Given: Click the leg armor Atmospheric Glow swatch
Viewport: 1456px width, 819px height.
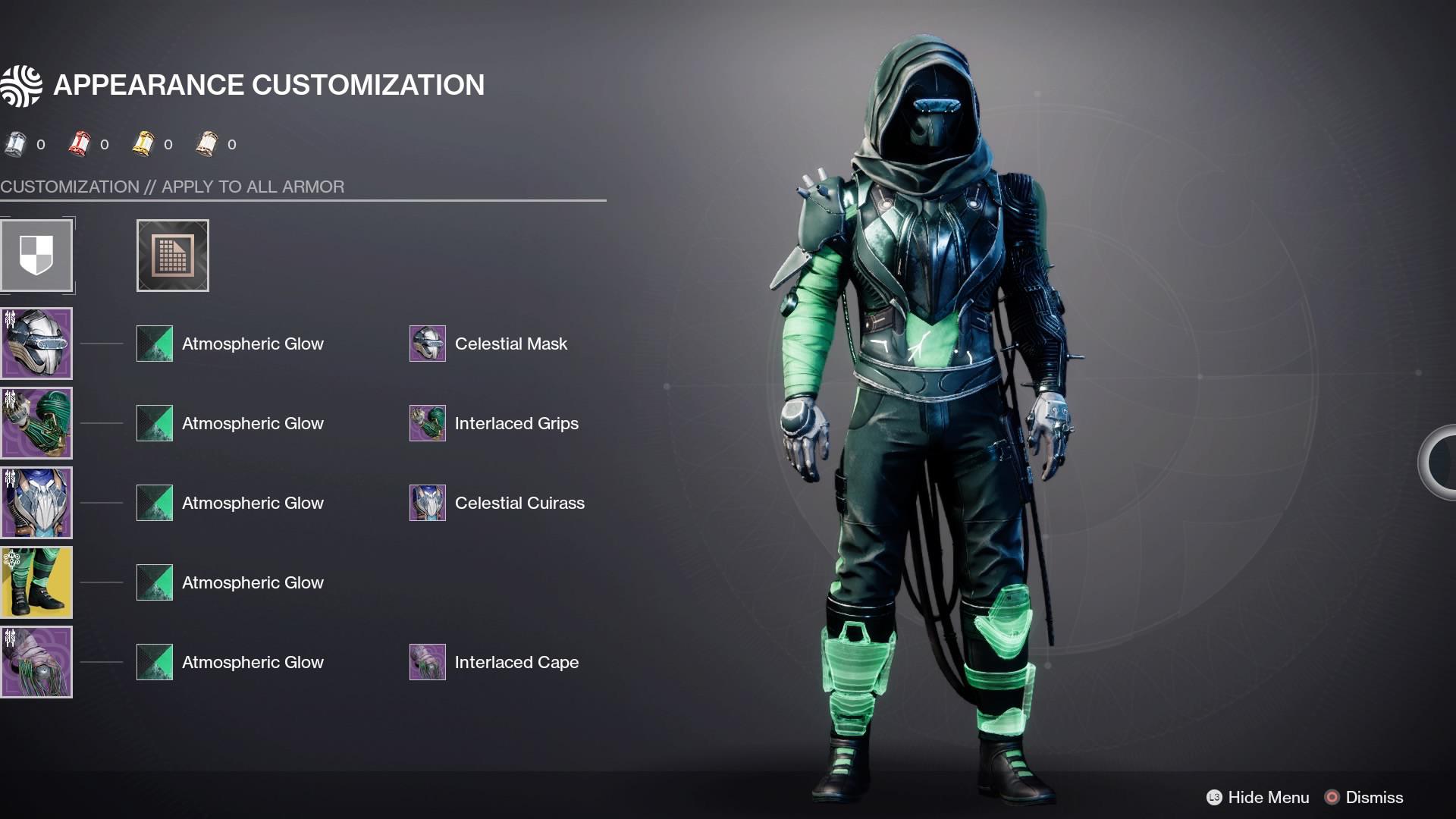Looking at the screenshot, I should (x=154, y=582).
